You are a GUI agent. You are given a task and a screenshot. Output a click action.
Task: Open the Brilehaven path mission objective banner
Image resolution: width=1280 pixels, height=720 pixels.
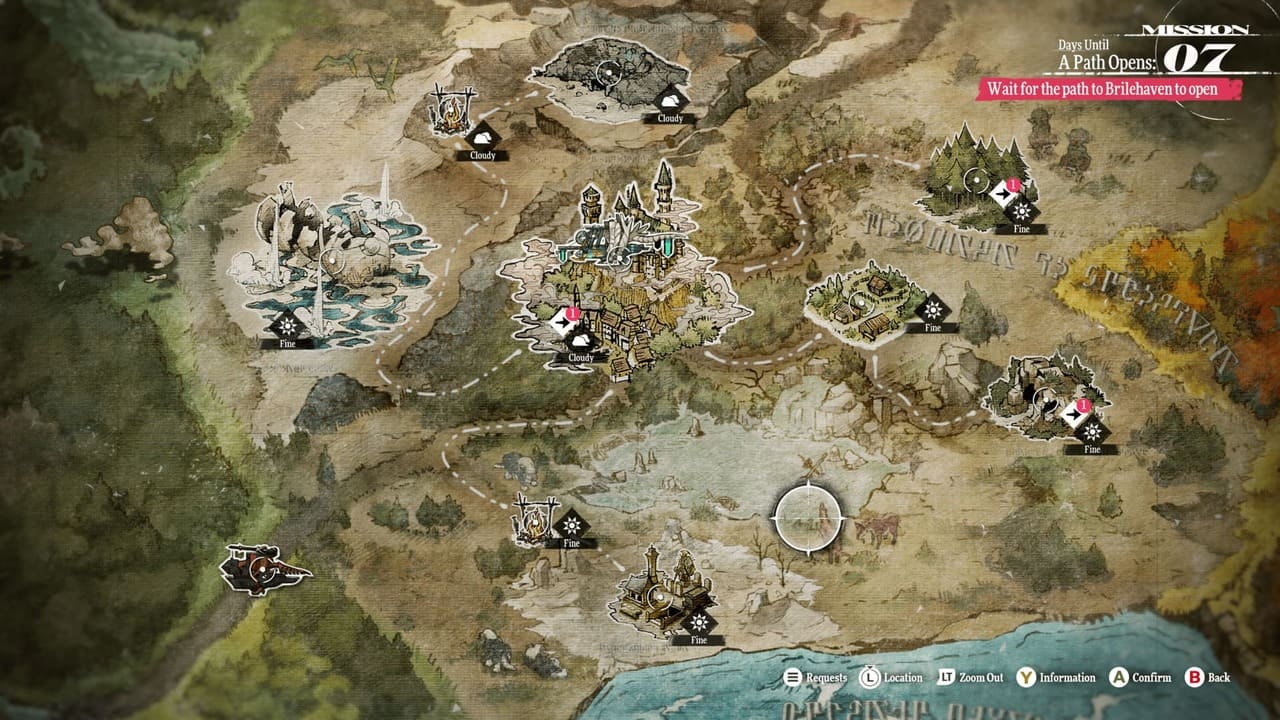1110,89
